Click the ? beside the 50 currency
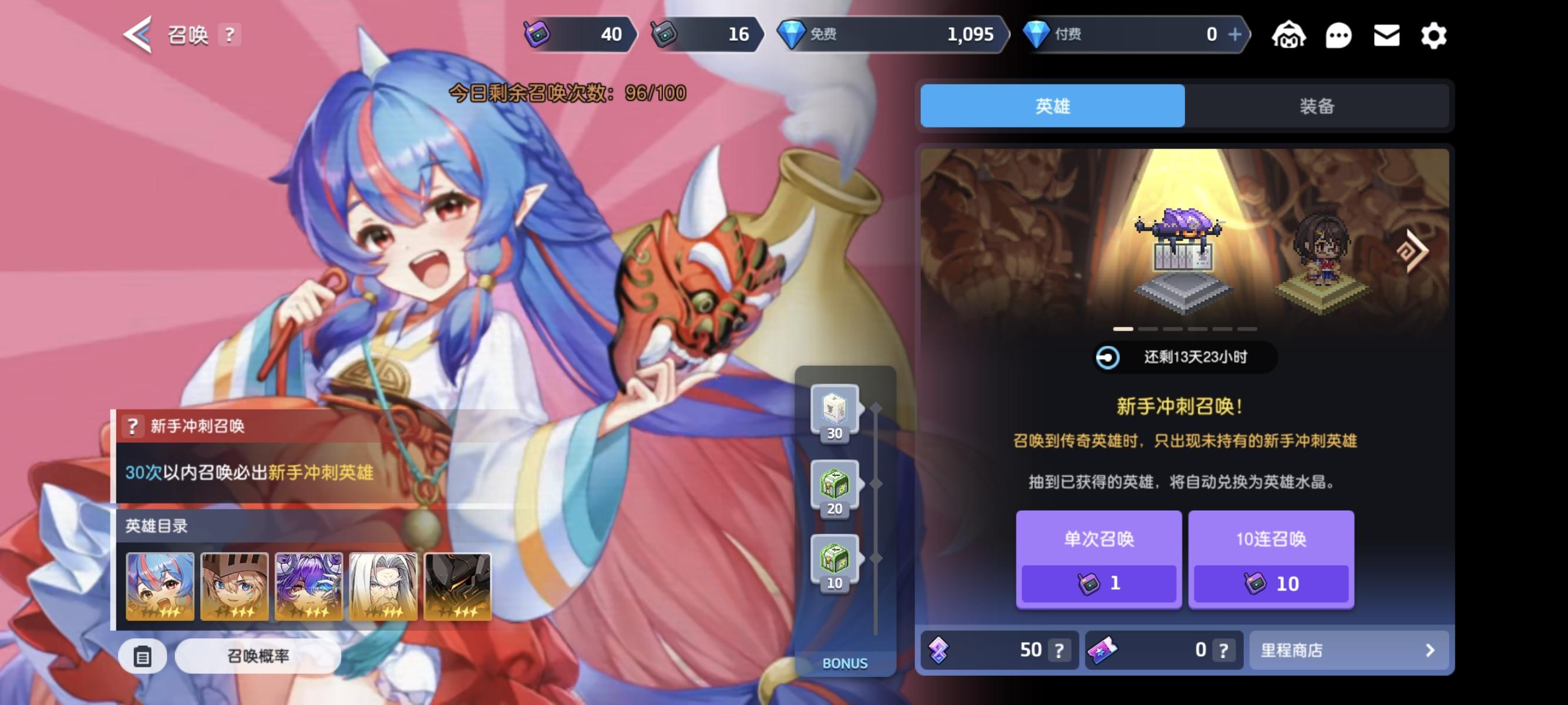The width and height of the screenshot is (1568, 705). (x=1059, y=650)
